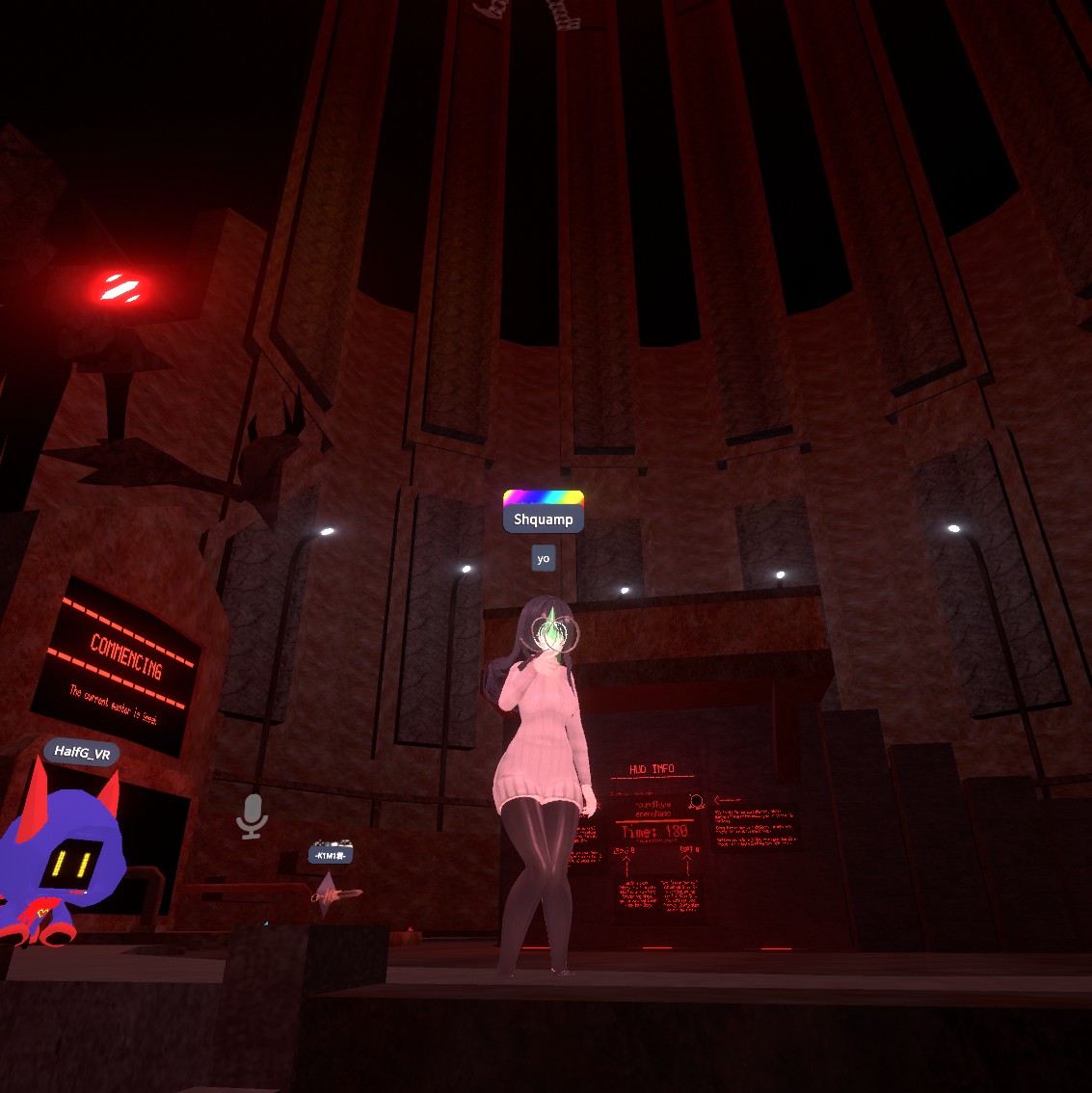Screen dimensions: 1092x1093
Task: Select the -K1M1- player nameplate
Action: (x=331, y=855)
